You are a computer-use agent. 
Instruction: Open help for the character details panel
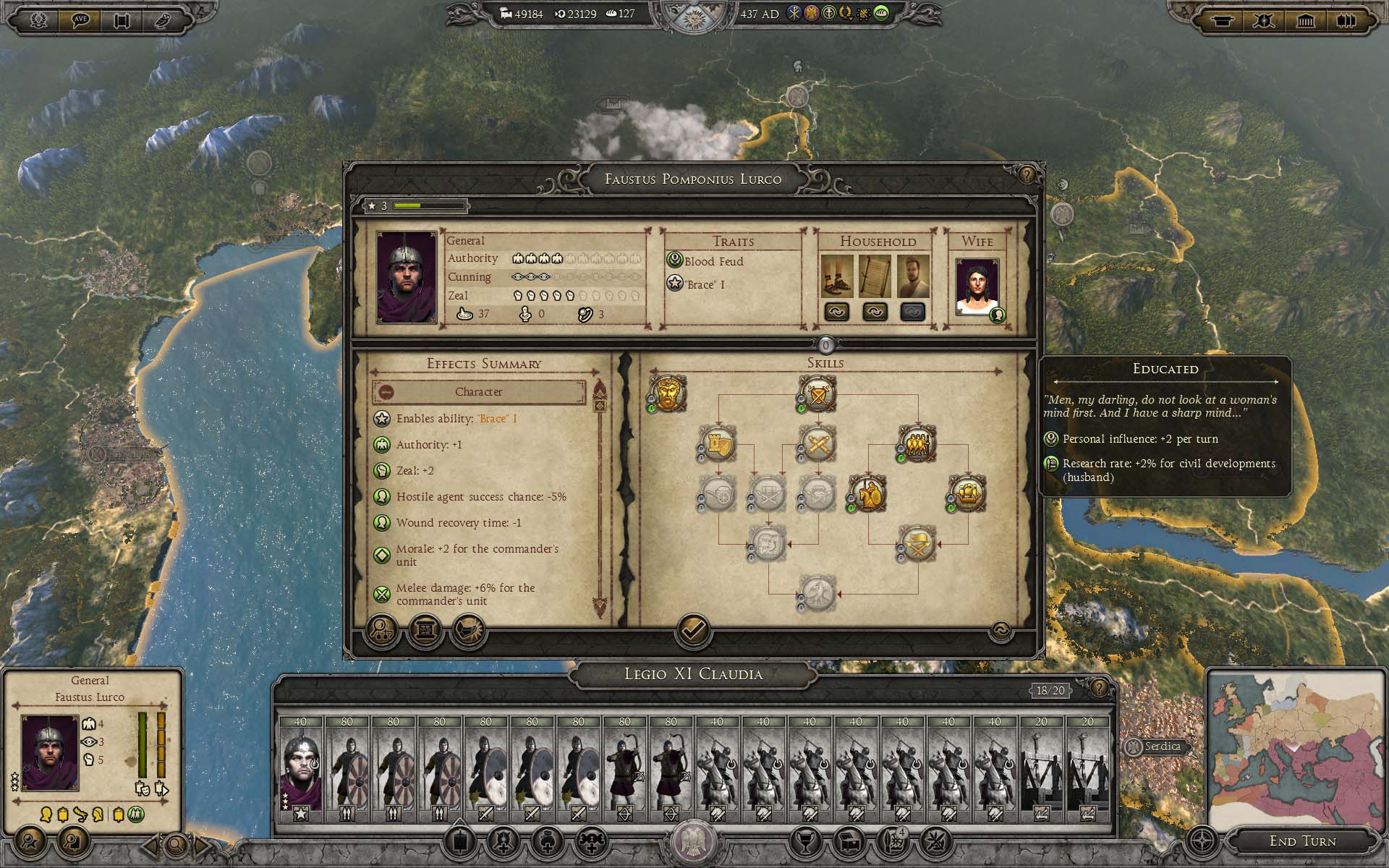1027,175
